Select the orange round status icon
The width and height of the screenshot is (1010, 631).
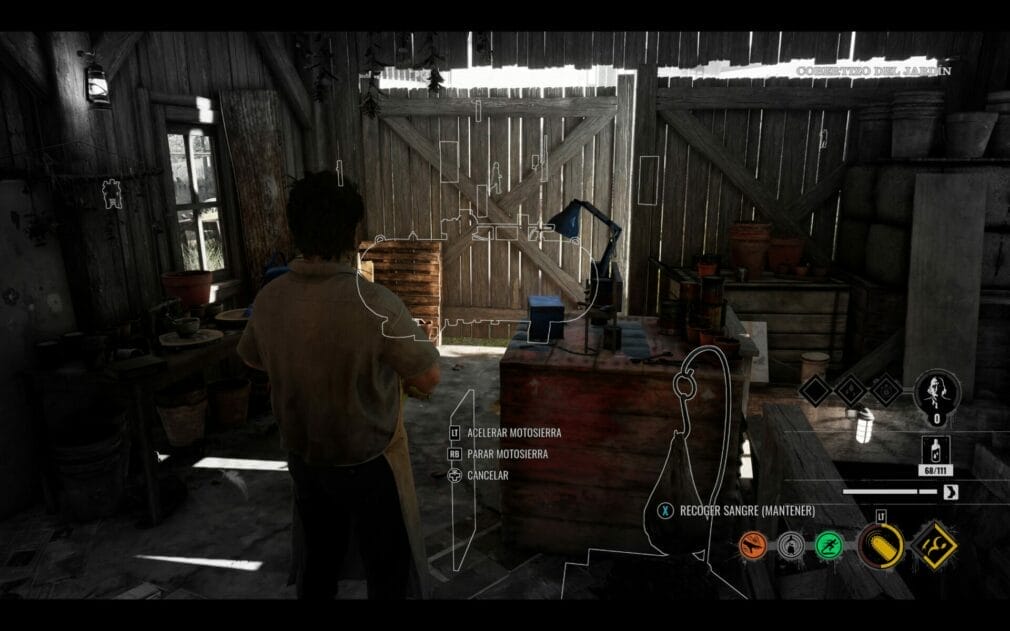coord(752,545)
